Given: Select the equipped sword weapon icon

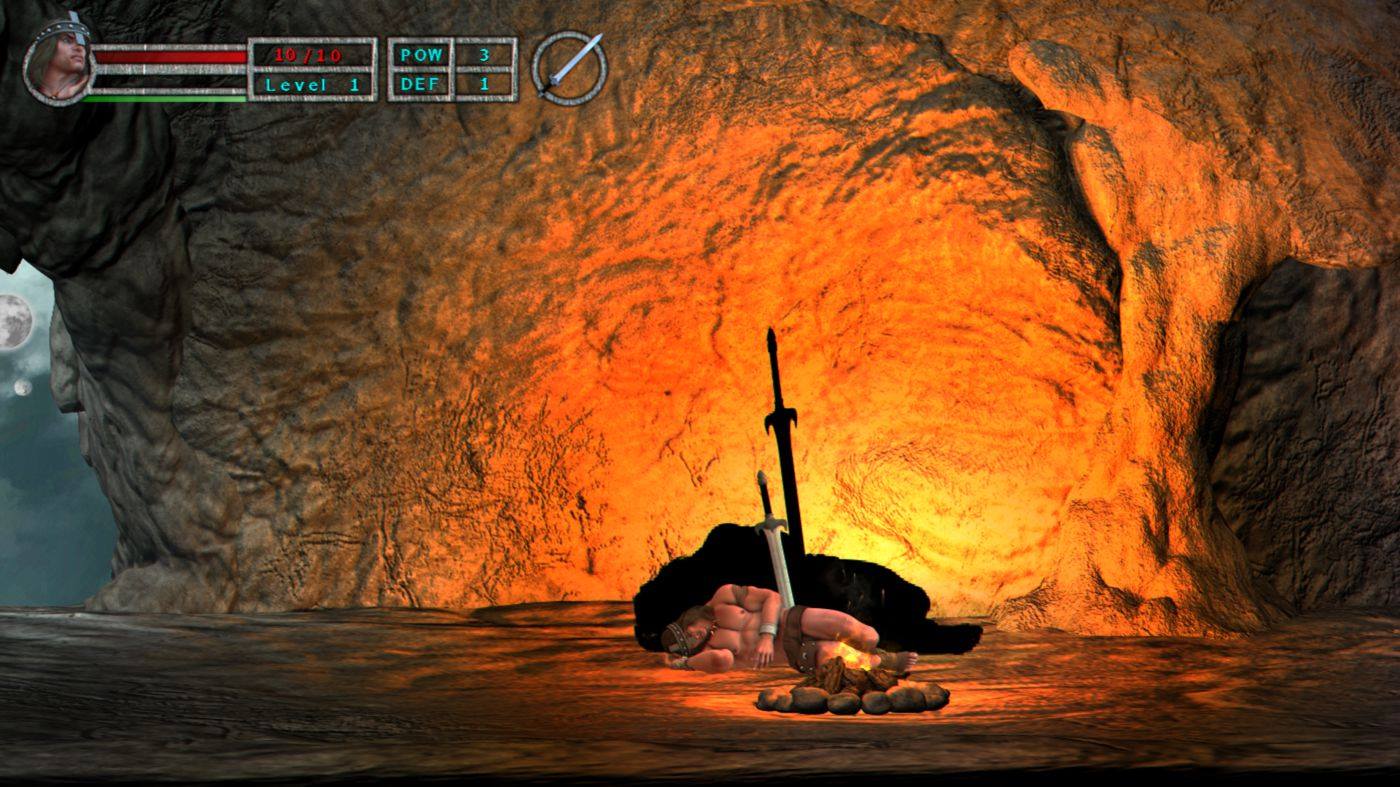Looking at the screenshot, I should pyautogui.click(x=569, y=68).
